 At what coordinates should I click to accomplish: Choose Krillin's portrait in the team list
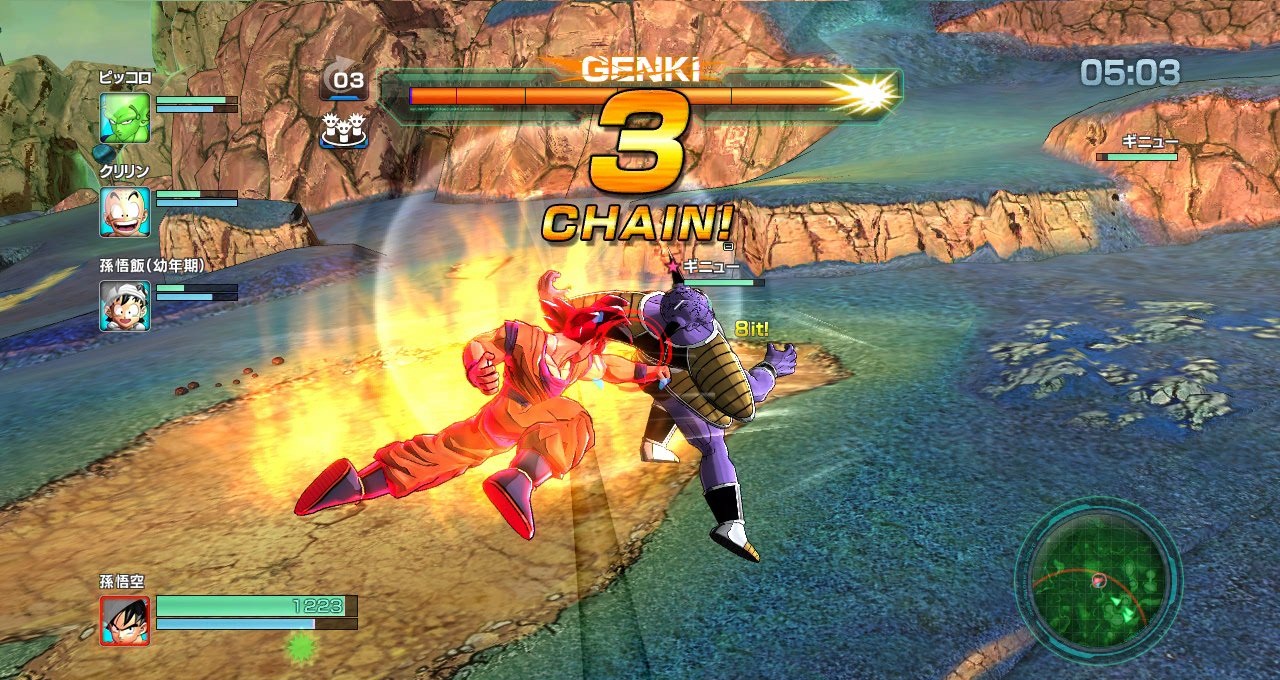(x=125, y=211)
